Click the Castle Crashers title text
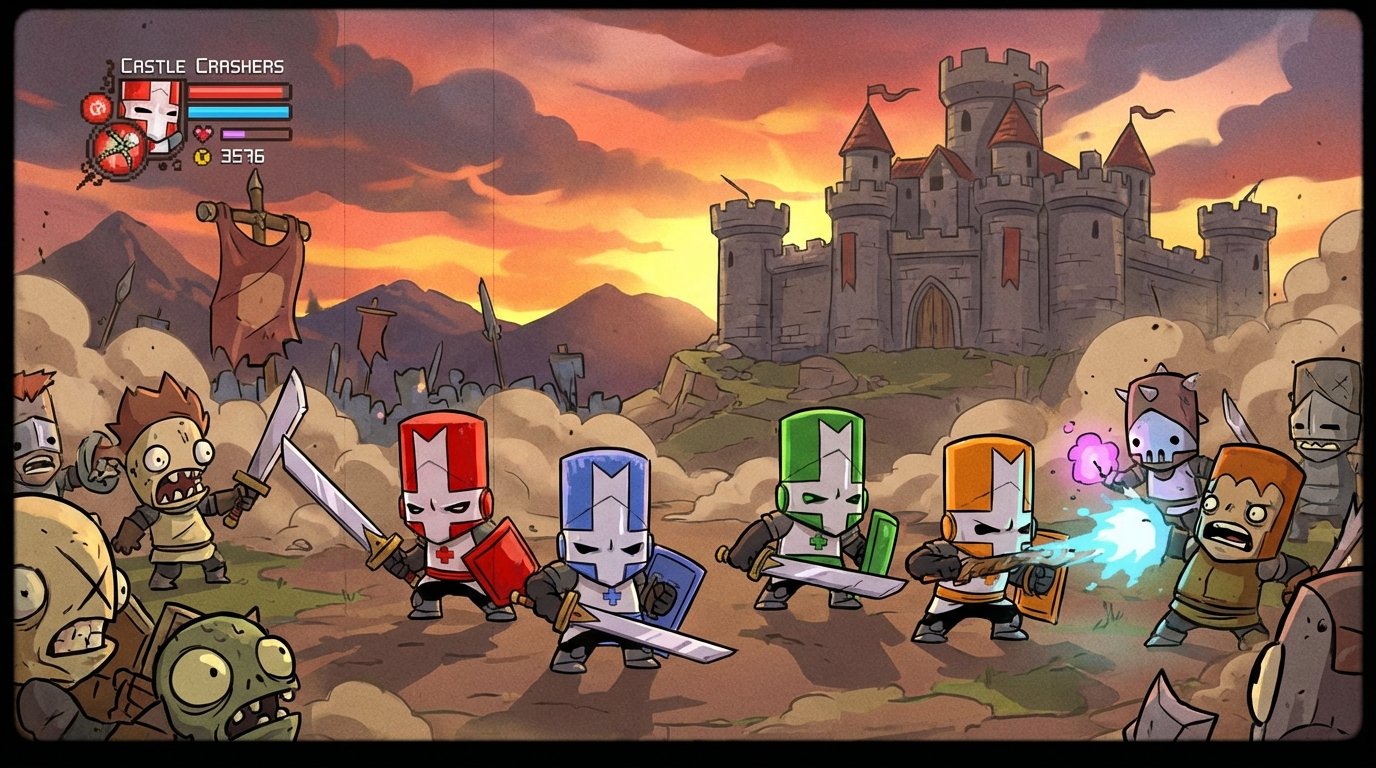This screenshot has width=1376, height=768. tap(203, 66)
